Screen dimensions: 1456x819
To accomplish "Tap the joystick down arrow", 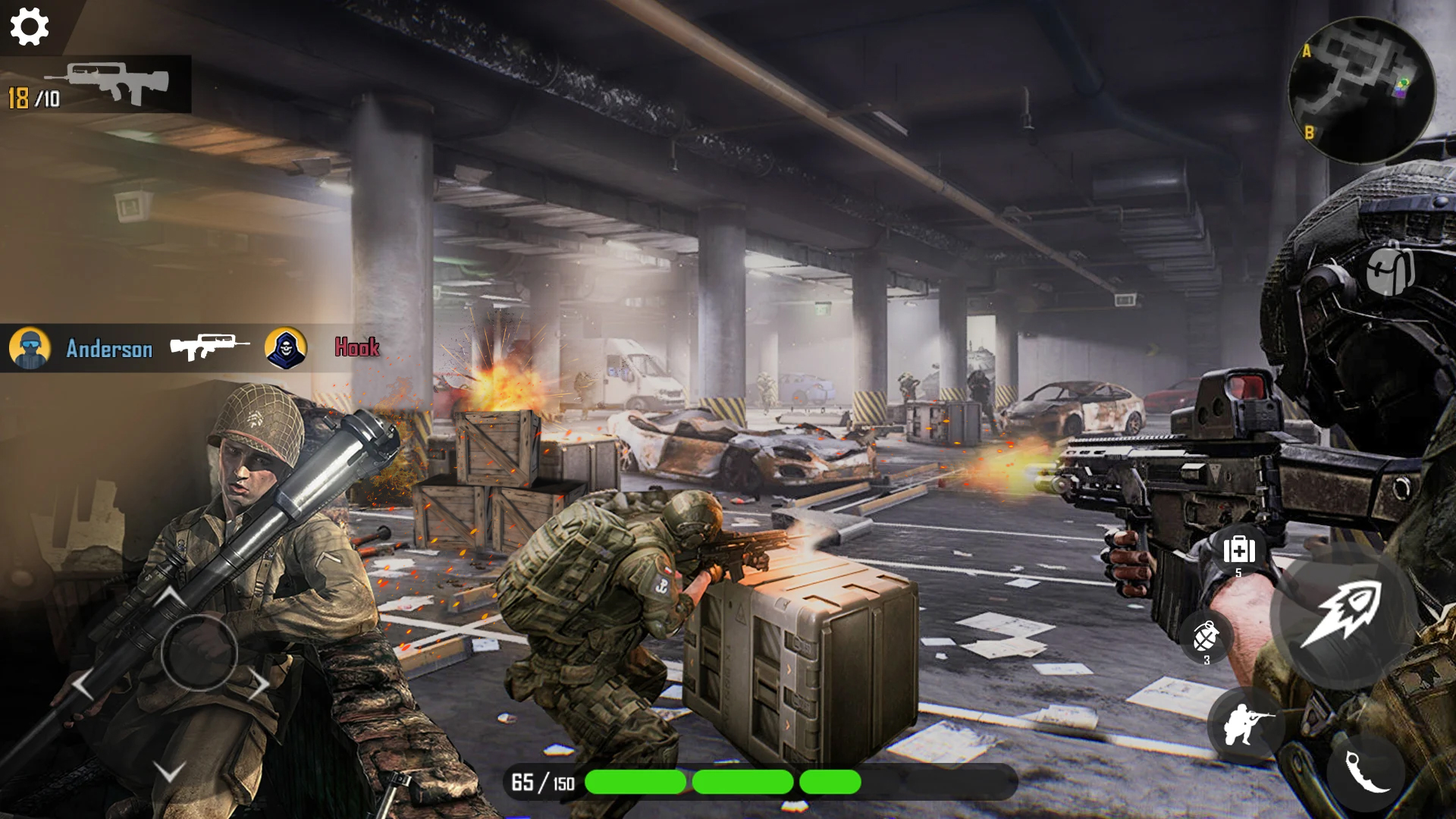I will click(169, 772).
